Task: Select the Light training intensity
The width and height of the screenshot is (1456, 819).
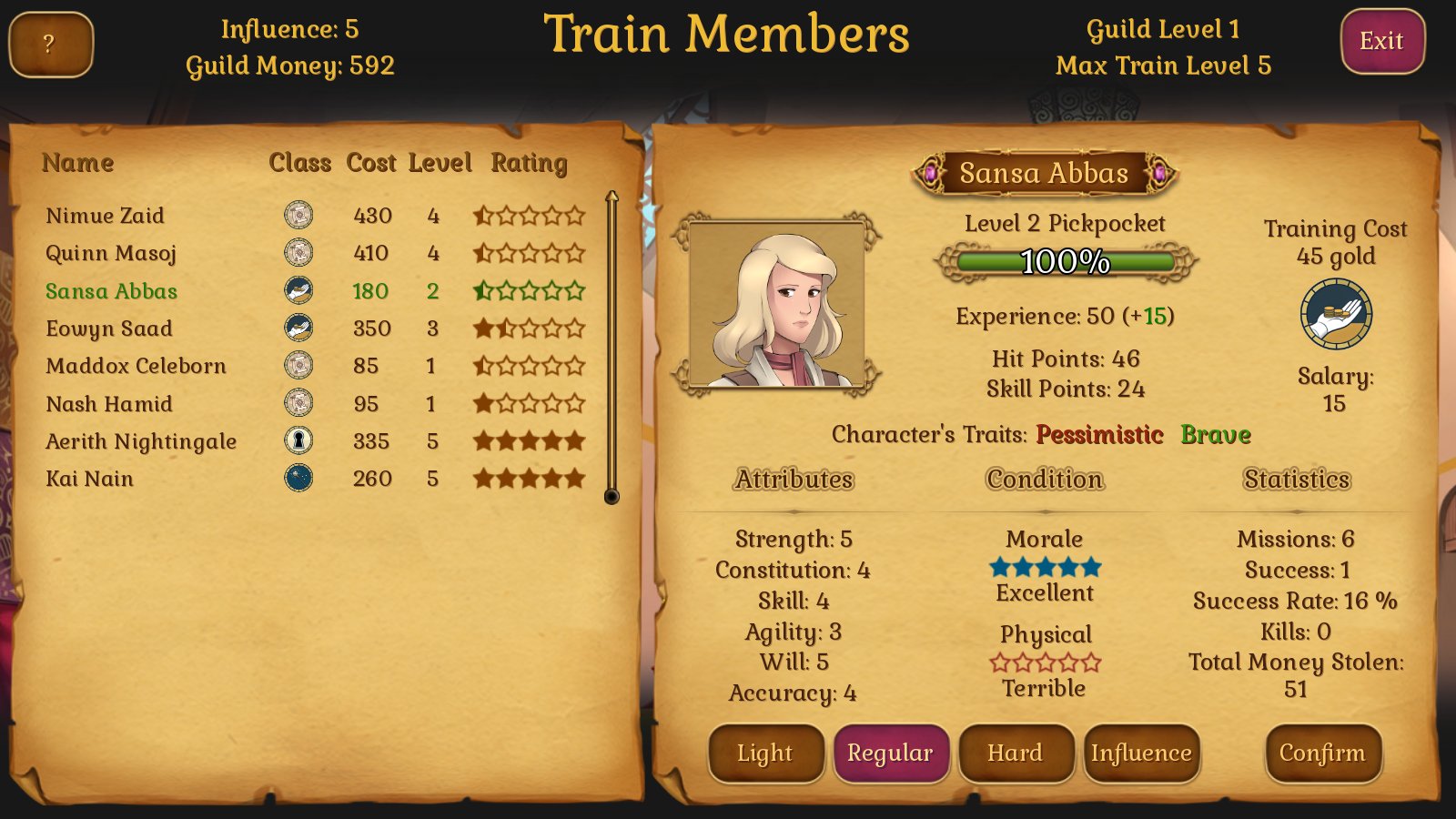Action: coord(765,753)
